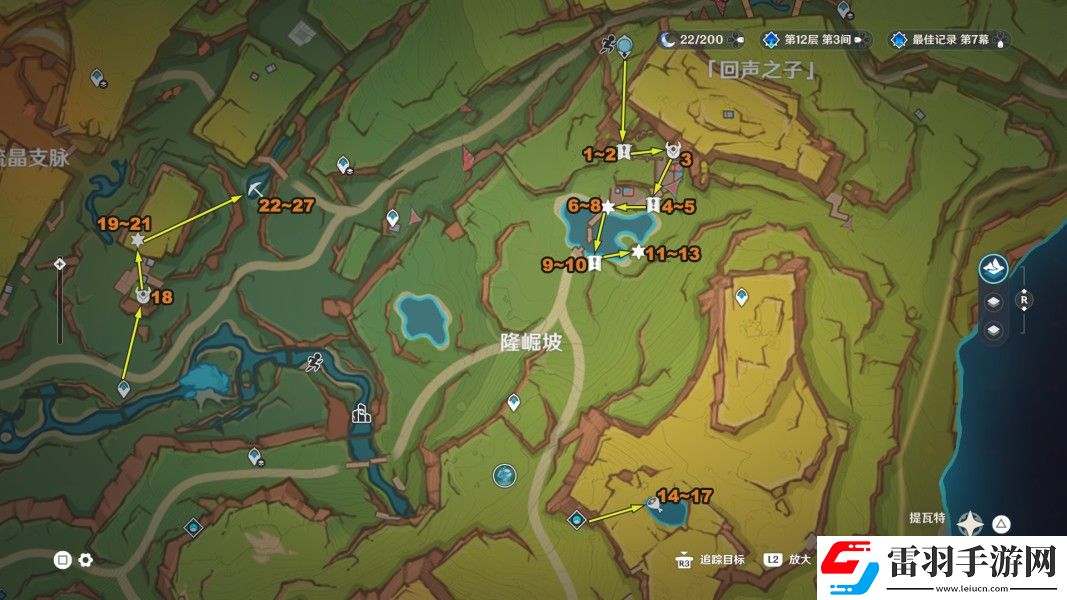1067x600 pixels.
Task: Open the map settings gear
Action: 86,560
